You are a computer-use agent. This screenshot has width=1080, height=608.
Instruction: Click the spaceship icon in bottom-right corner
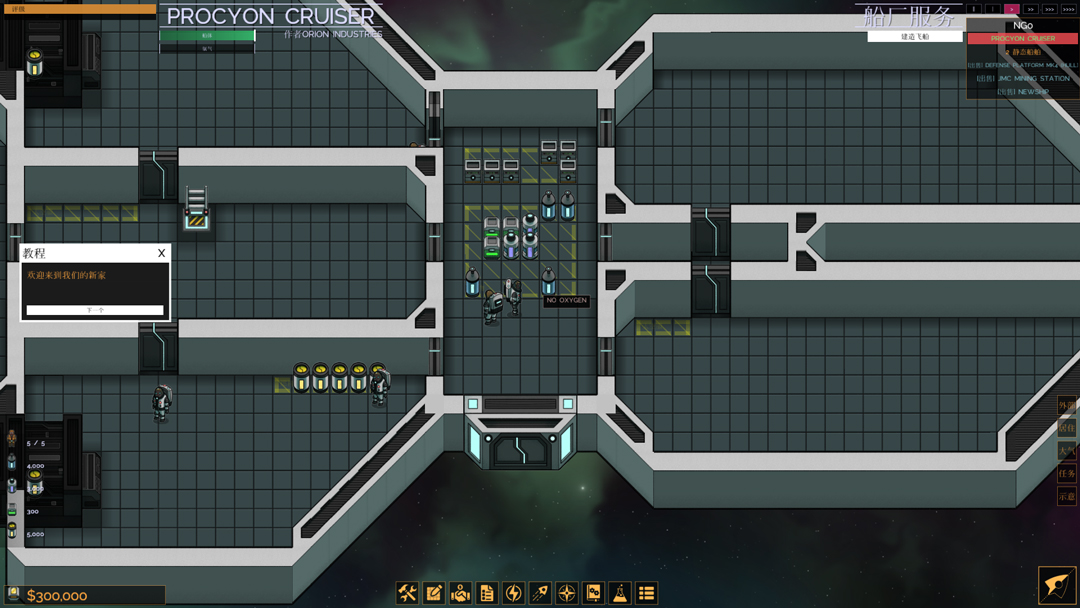(x=1057, y=586)
